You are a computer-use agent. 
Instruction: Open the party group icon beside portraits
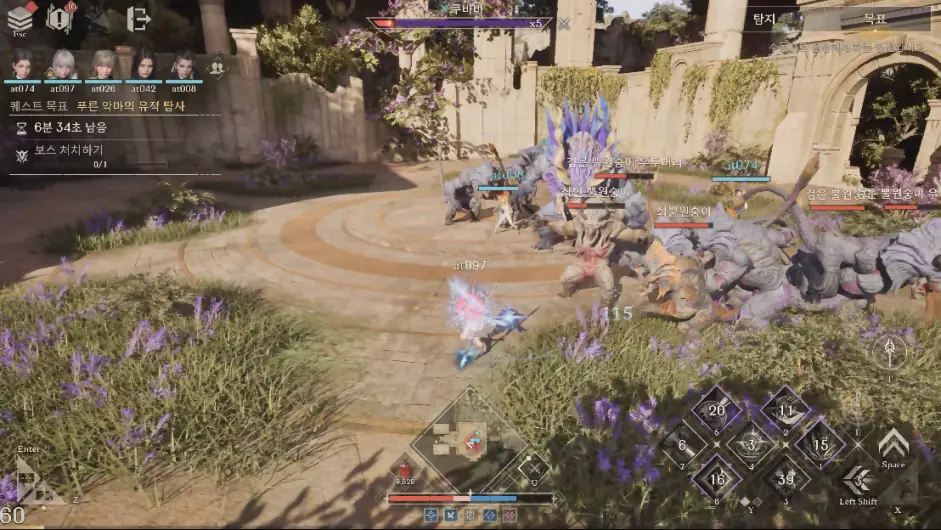point(215,68)
